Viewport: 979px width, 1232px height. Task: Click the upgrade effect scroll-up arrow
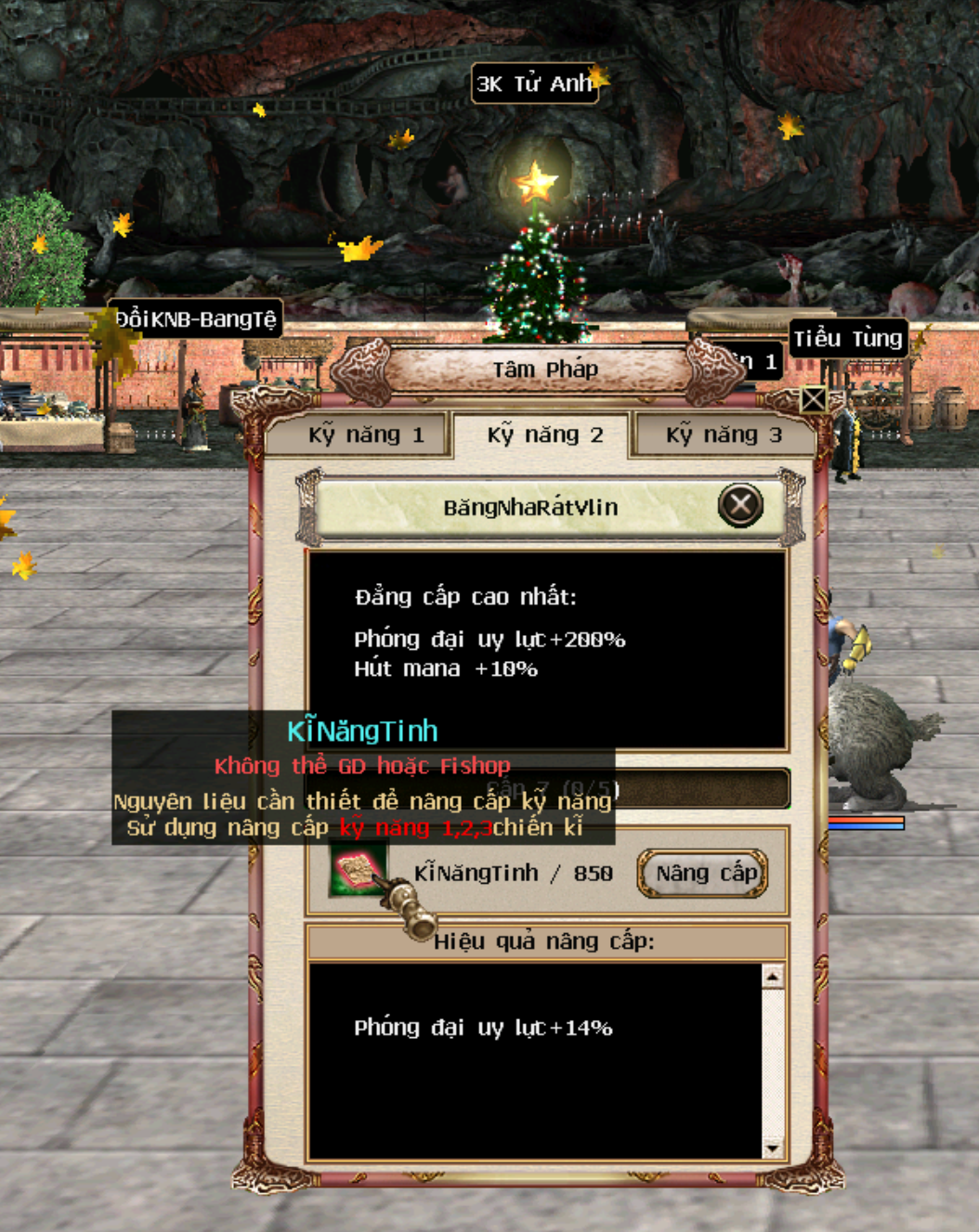[x=773, y=977]
